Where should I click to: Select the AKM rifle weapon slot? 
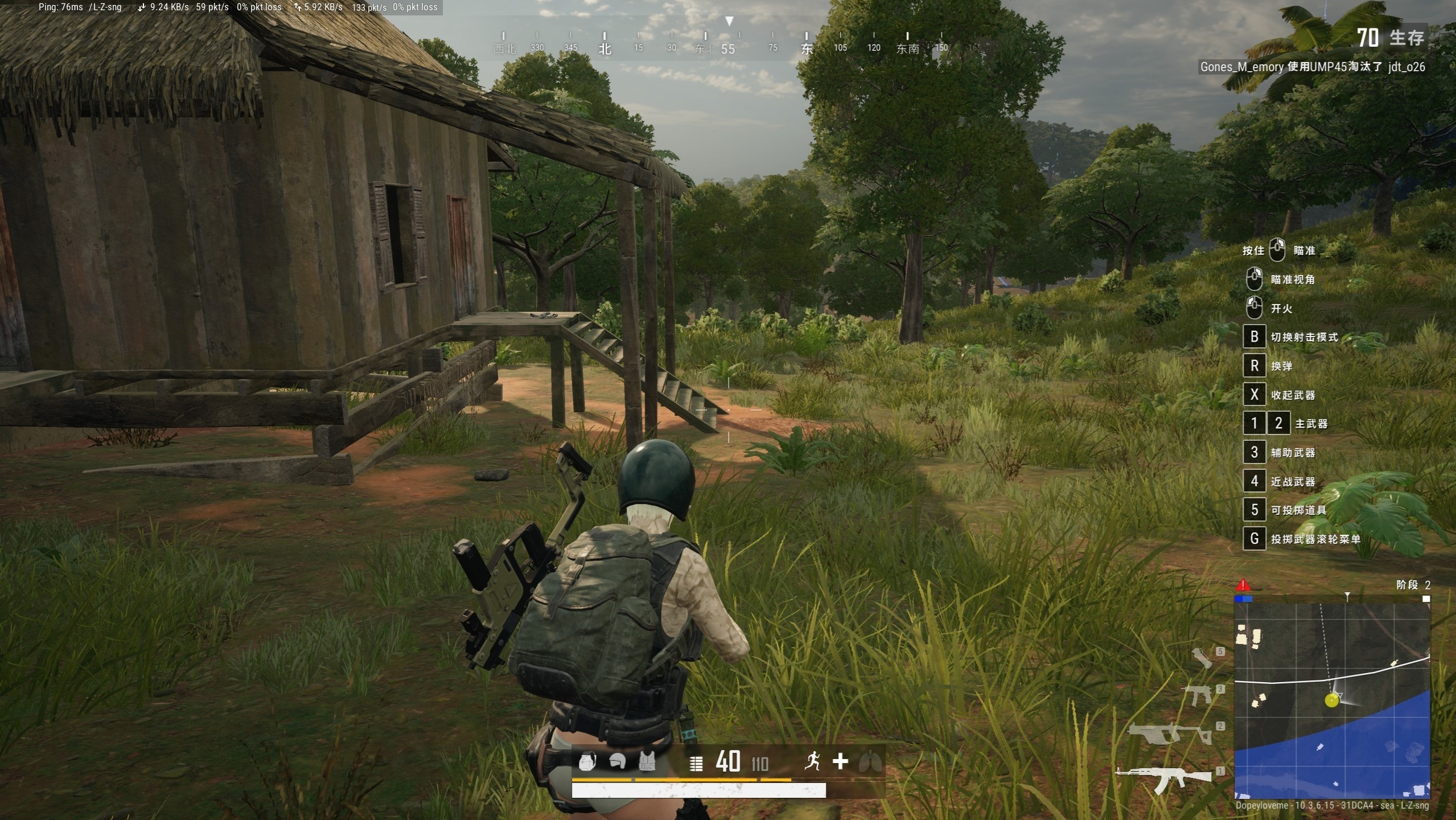(x=1164, y=777)
